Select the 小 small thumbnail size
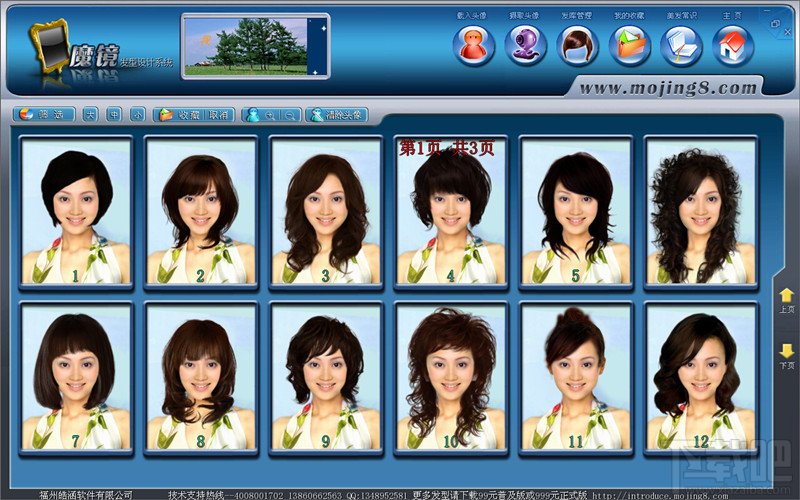The image size is (800, 500). click(x=137, y=115)
